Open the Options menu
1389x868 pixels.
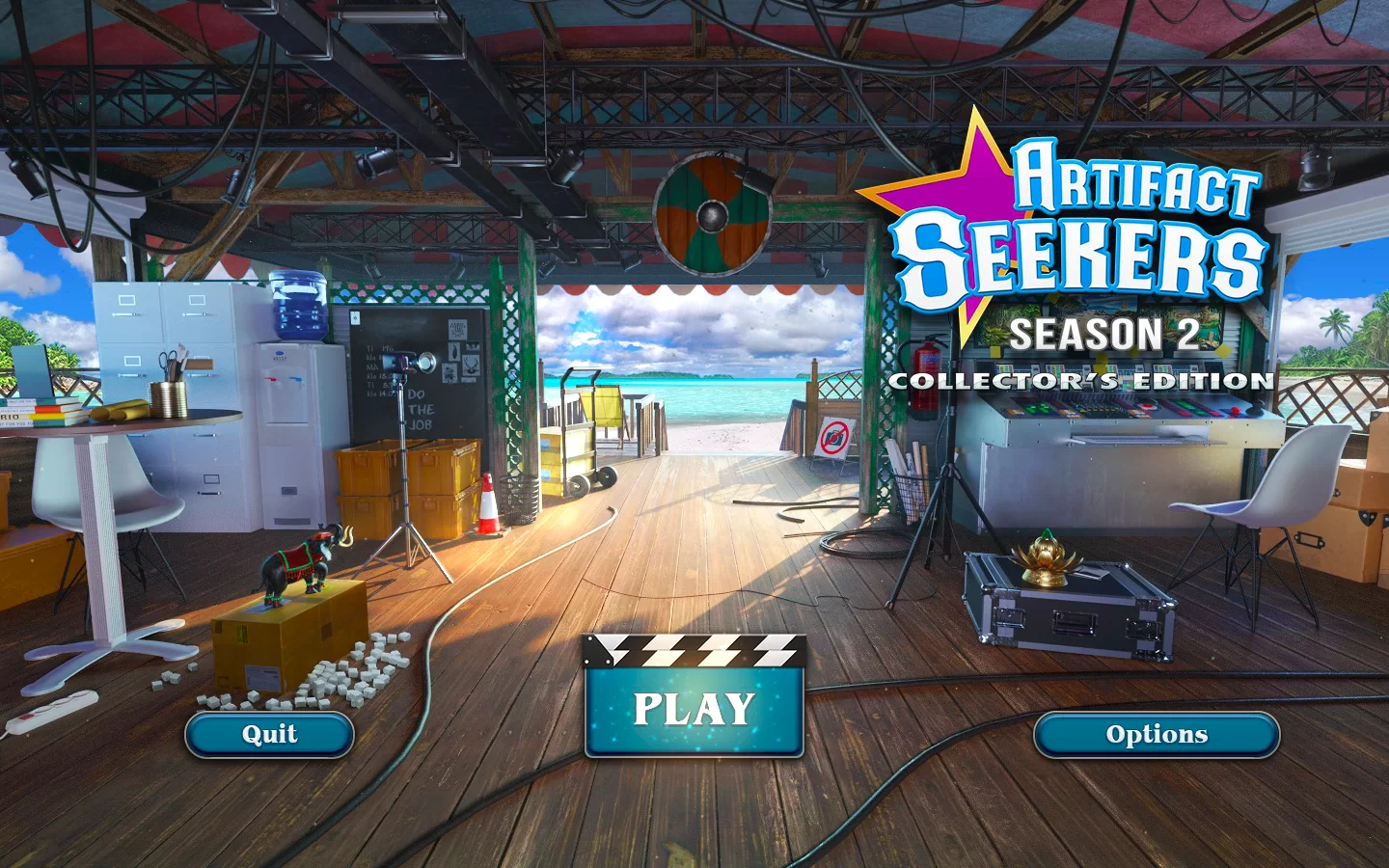coord(1156,735)
